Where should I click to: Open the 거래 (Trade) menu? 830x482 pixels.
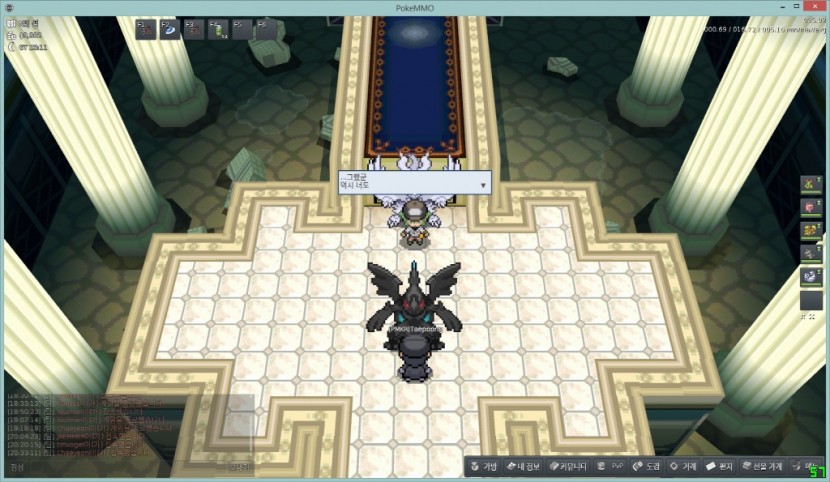(x=684, y=466)
